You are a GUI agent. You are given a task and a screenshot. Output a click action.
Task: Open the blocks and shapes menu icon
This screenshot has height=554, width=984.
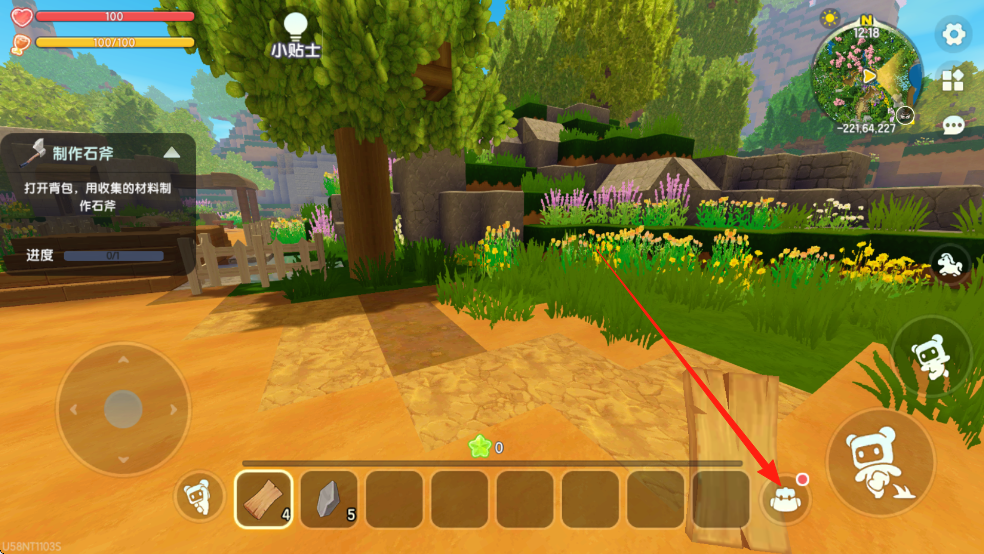954,81
